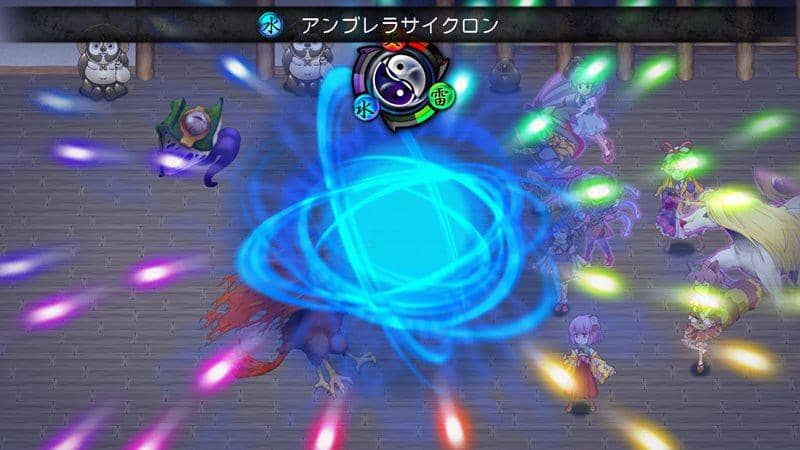Select the blue water orb on the wheel
The image size is (800, 450).
coord(362,102)
